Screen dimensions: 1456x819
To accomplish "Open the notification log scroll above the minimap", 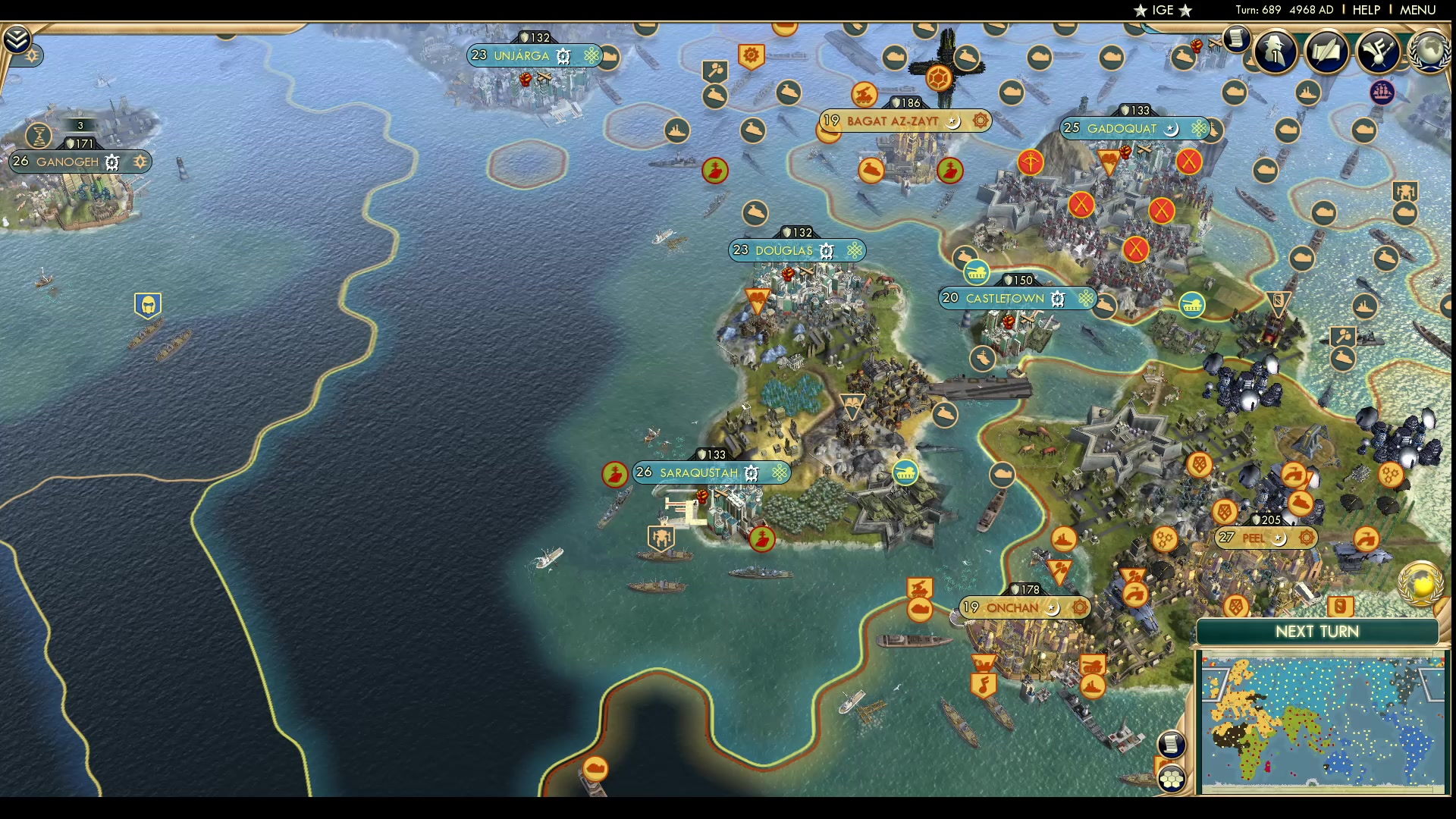I will (1172, 745).
